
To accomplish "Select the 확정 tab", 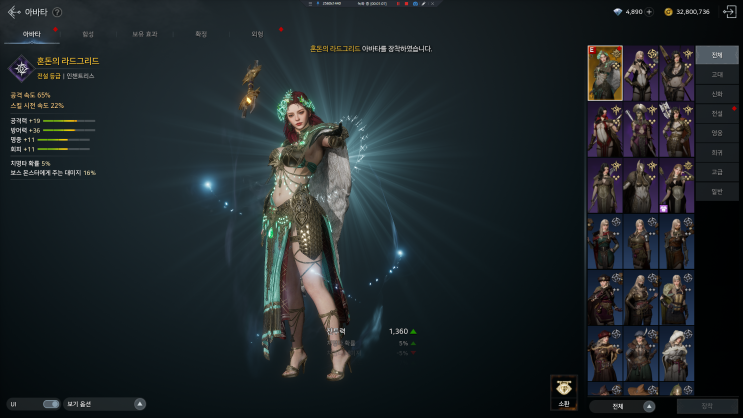I will click(201, 34).
